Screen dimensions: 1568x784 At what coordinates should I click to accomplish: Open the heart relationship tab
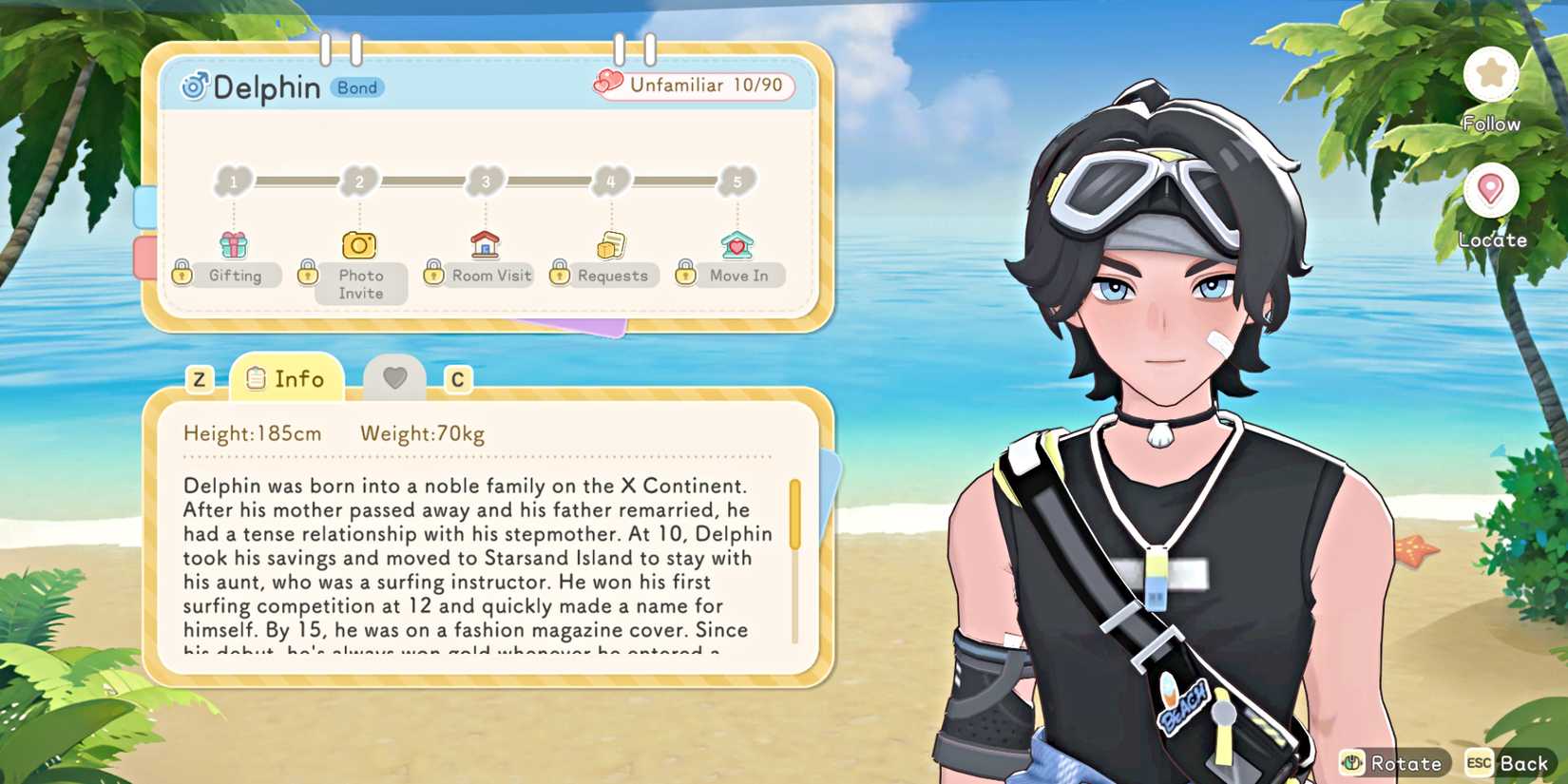(394, 378)
